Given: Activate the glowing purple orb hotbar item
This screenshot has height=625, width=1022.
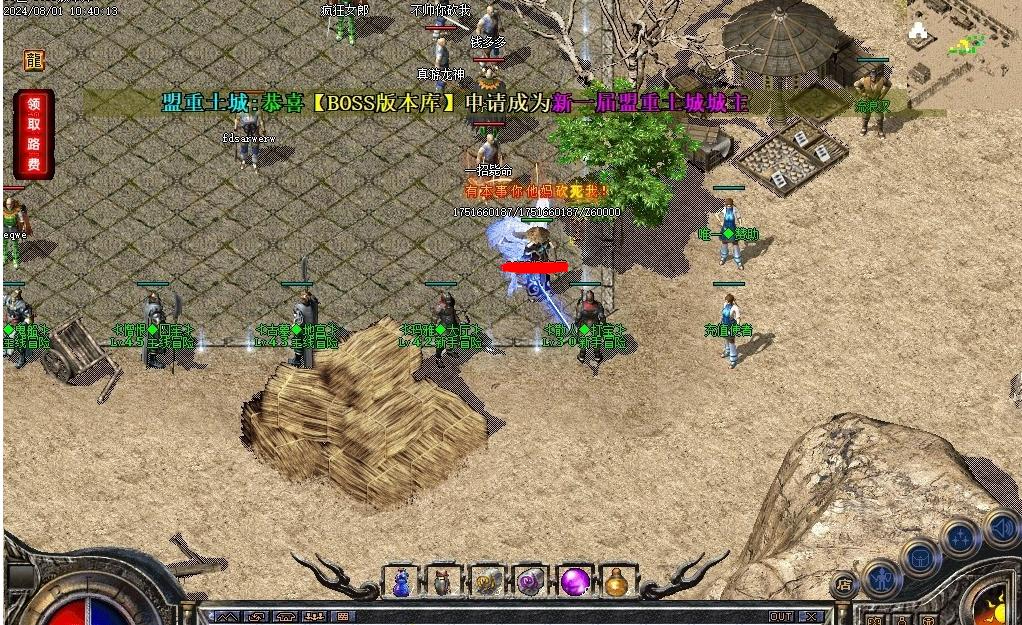Looking at the screenshot, I should 574,581.
